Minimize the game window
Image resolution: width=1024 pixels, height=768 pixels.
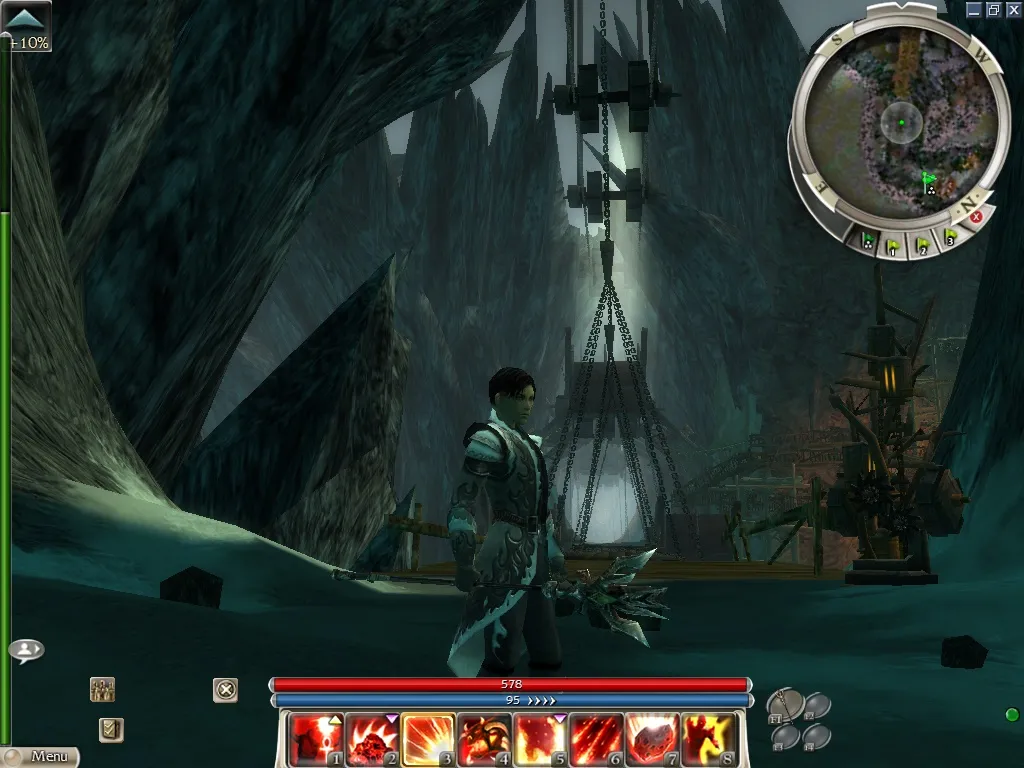coord(974,9)
